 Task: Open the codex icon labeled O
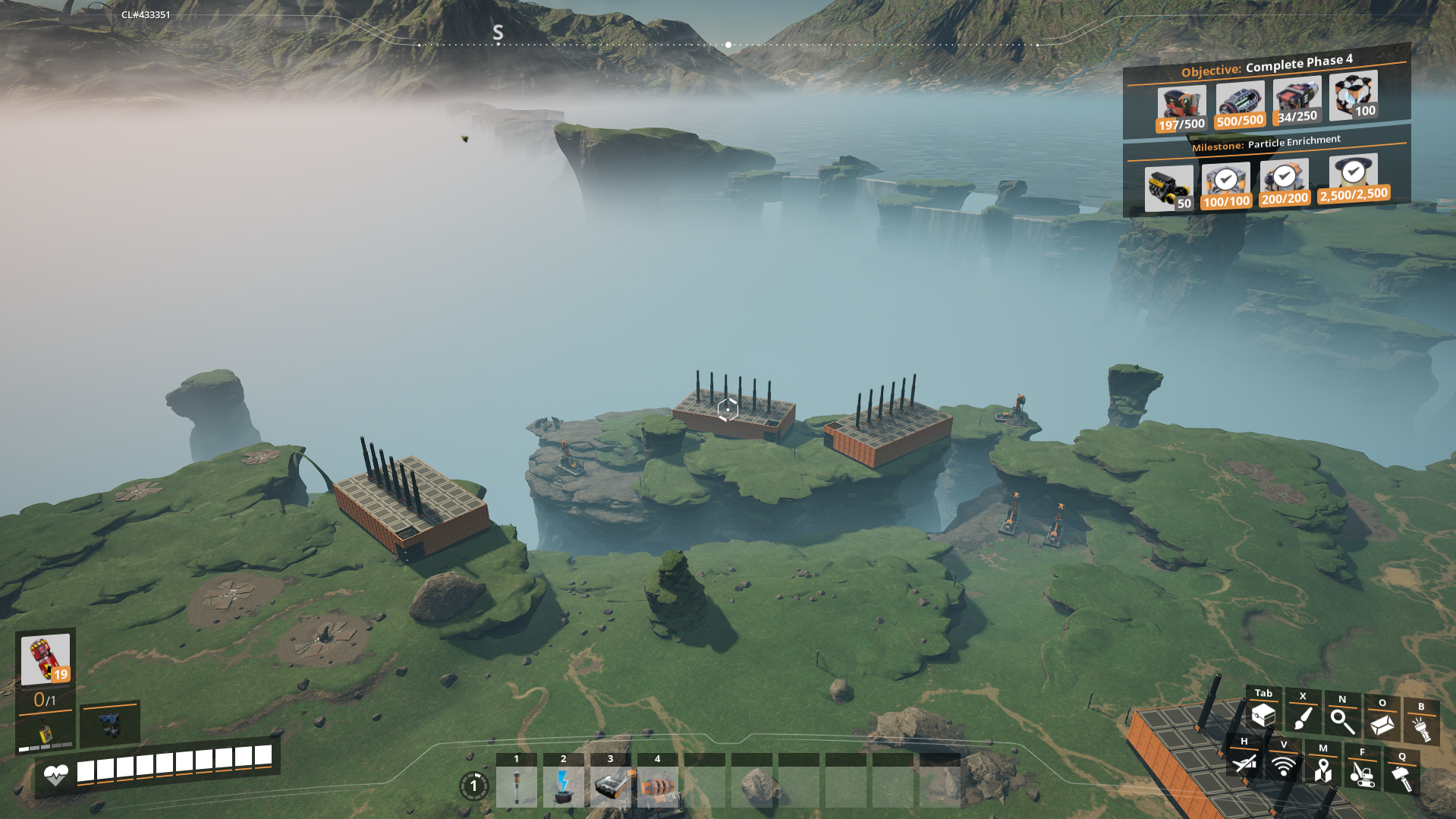(x=1382, y=724)
